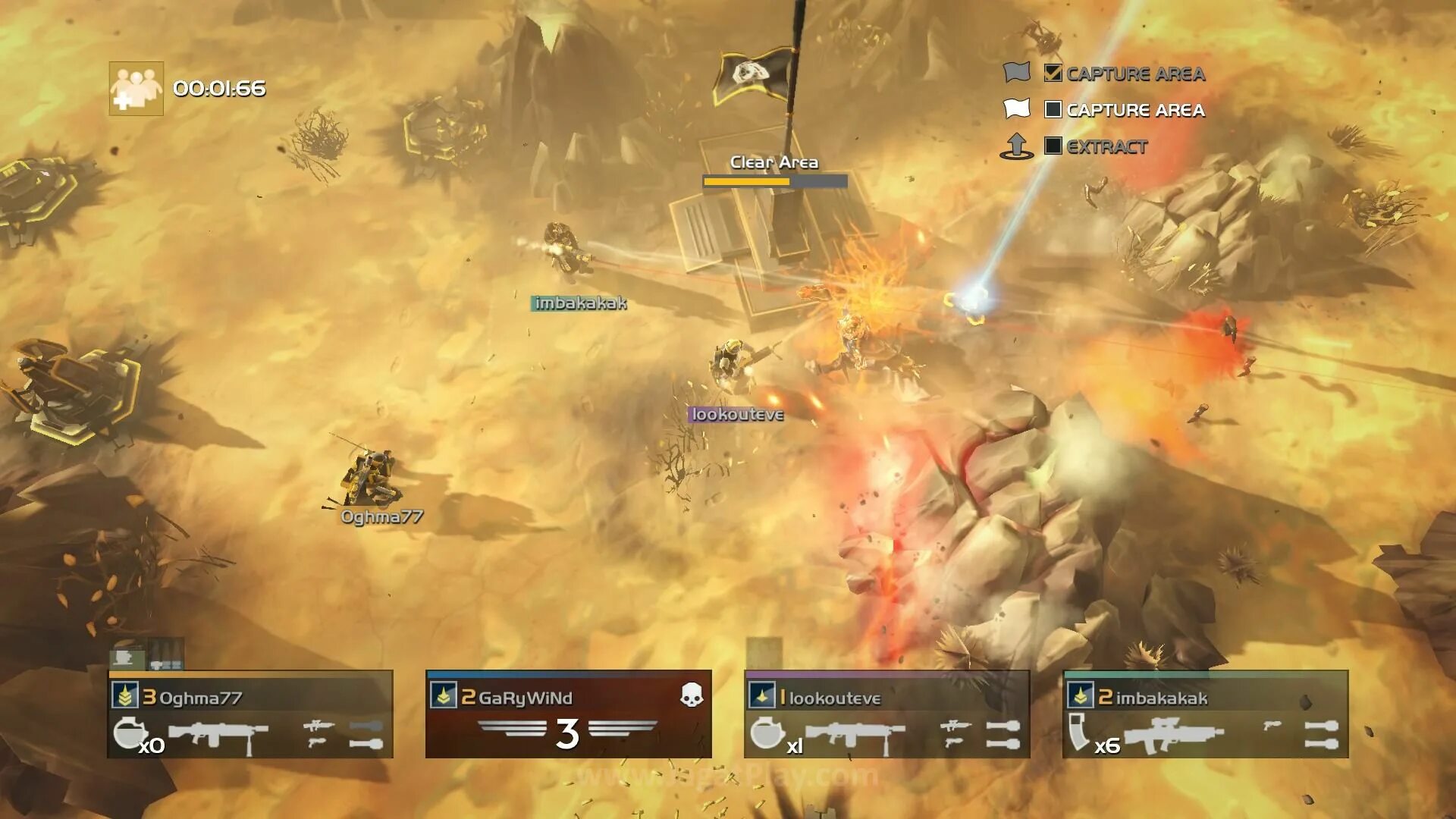Select GaRyWiND's respawn countdown panel
This screenshot has width=1456, height=819.
point(568,714)
